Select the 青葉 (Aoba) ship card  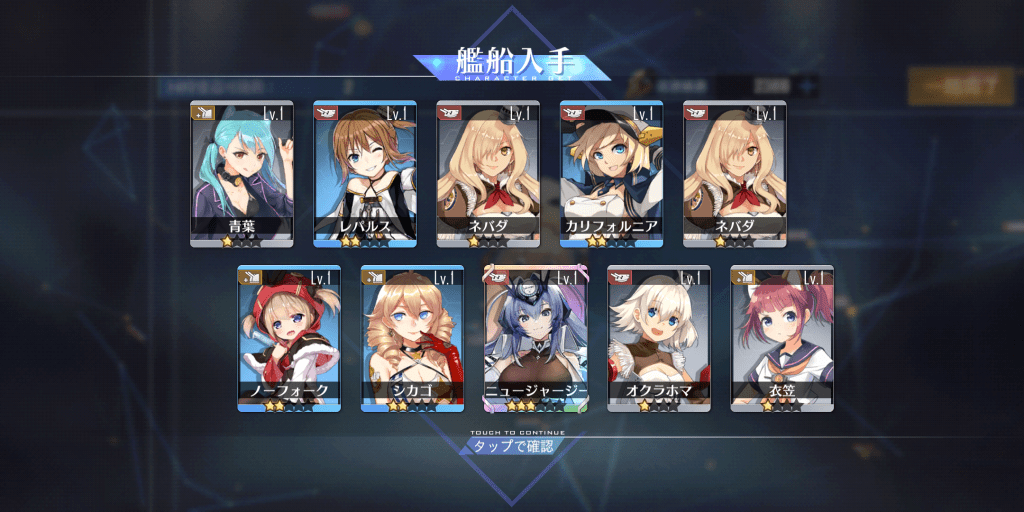(x=241, y=173)
